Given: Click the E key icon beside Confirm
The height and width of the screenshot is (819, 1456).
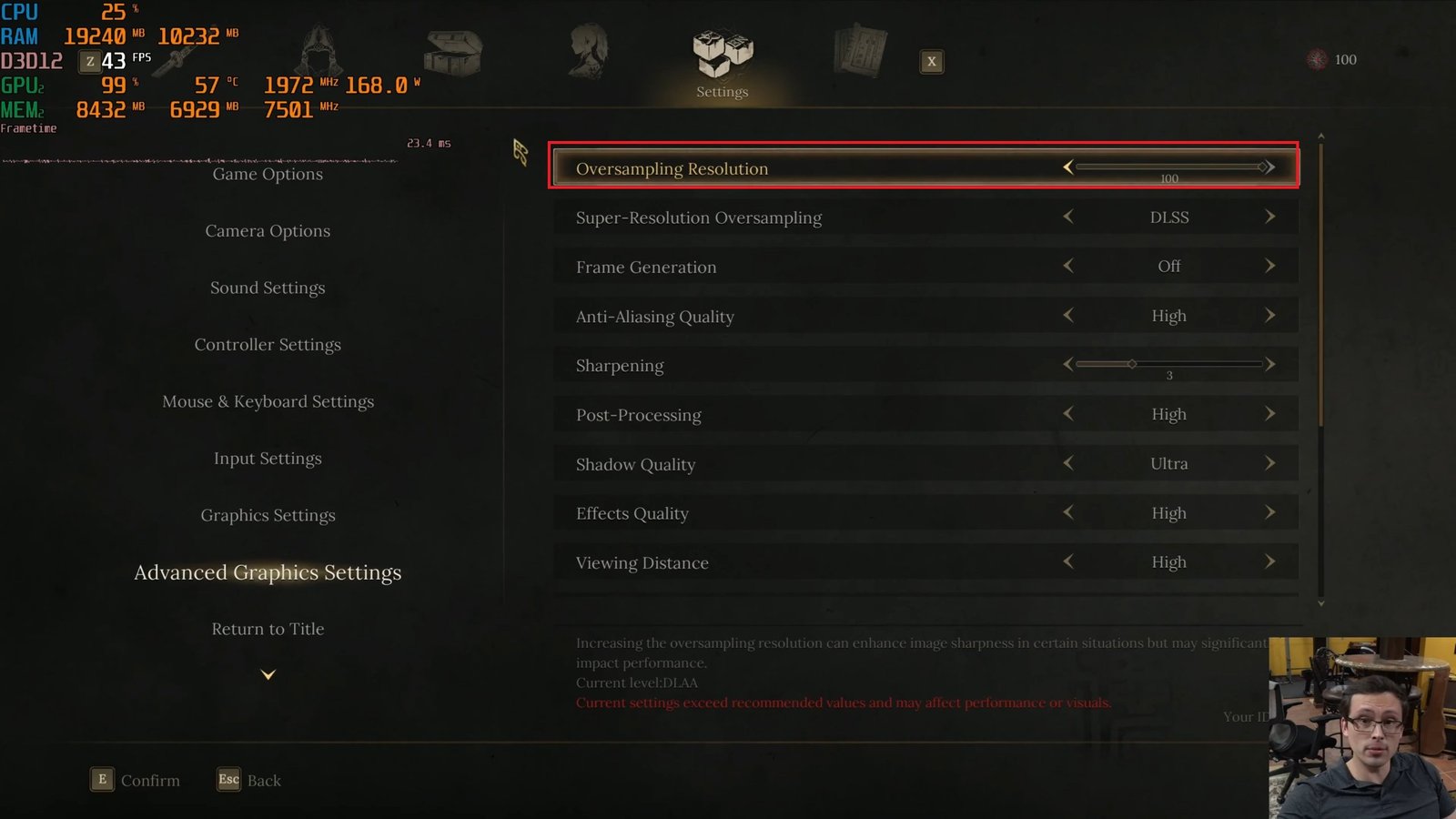Looking at the screenshot, I should tap(100, 780).
